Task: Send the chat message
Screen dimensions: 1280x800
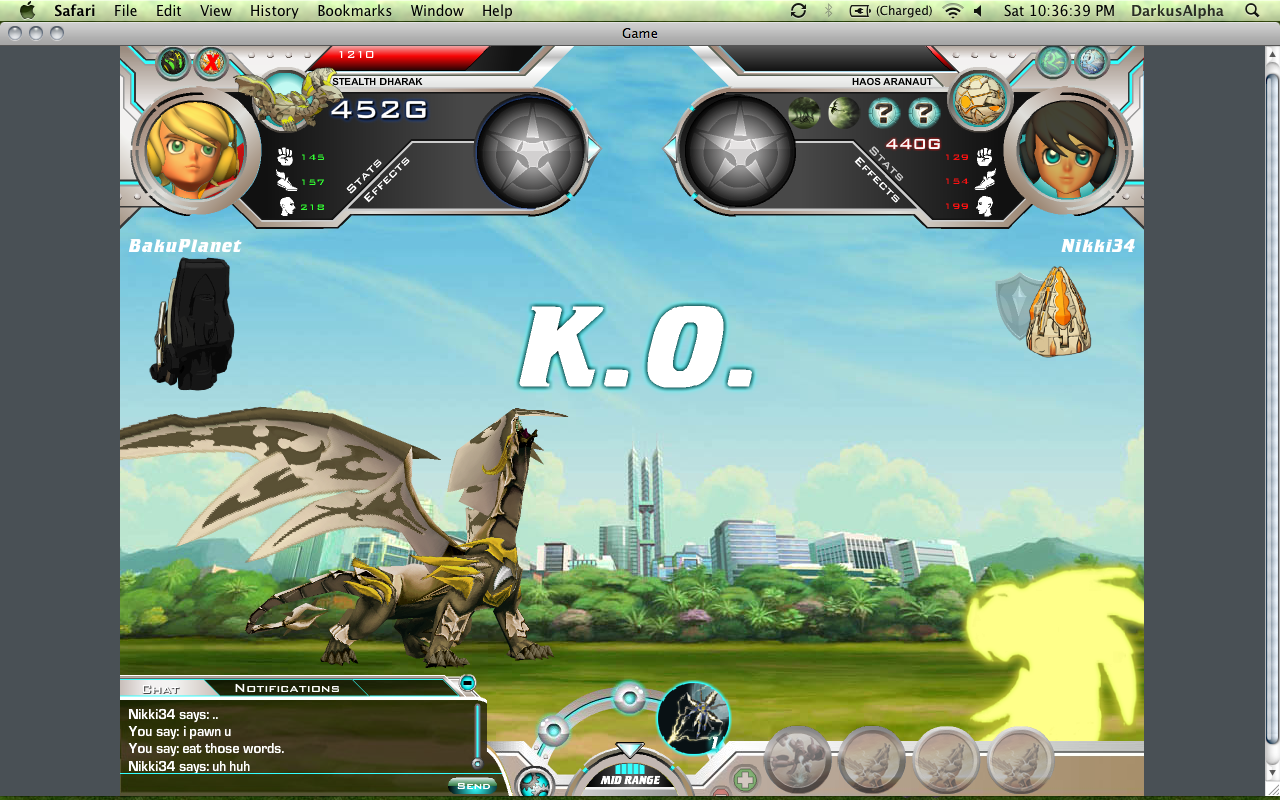Action: pos(473,786)
